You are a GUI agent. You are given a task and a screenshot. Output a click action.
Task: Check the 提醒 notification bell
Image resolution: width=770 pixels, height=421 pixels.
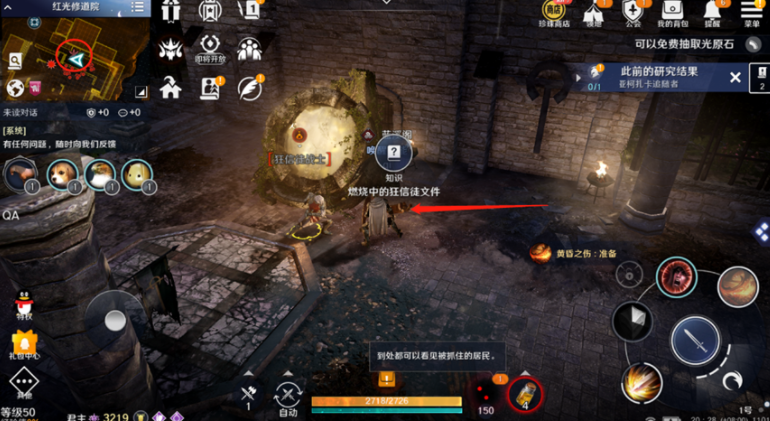tap(712, 12)
